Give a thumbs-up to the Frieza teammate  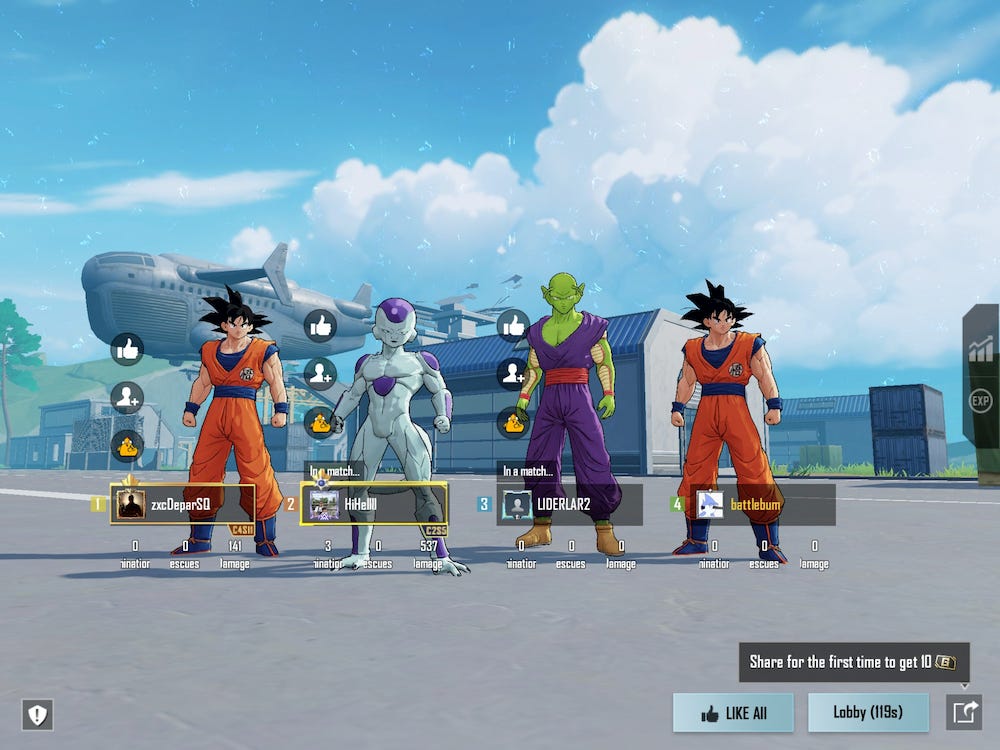pos(320,325)
